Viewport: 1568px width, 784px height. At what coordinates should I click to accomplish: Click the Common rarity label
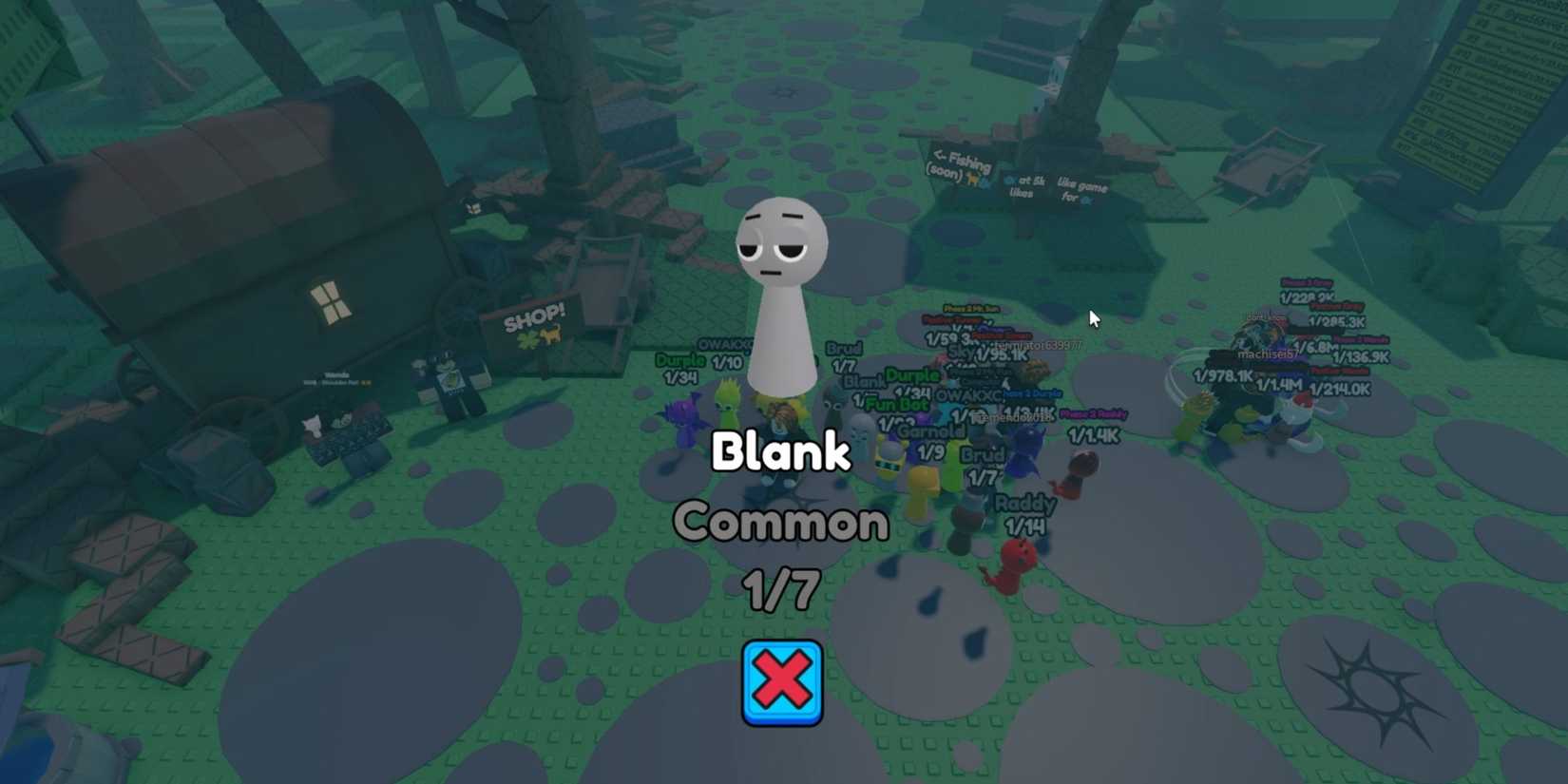pos(781,522)
